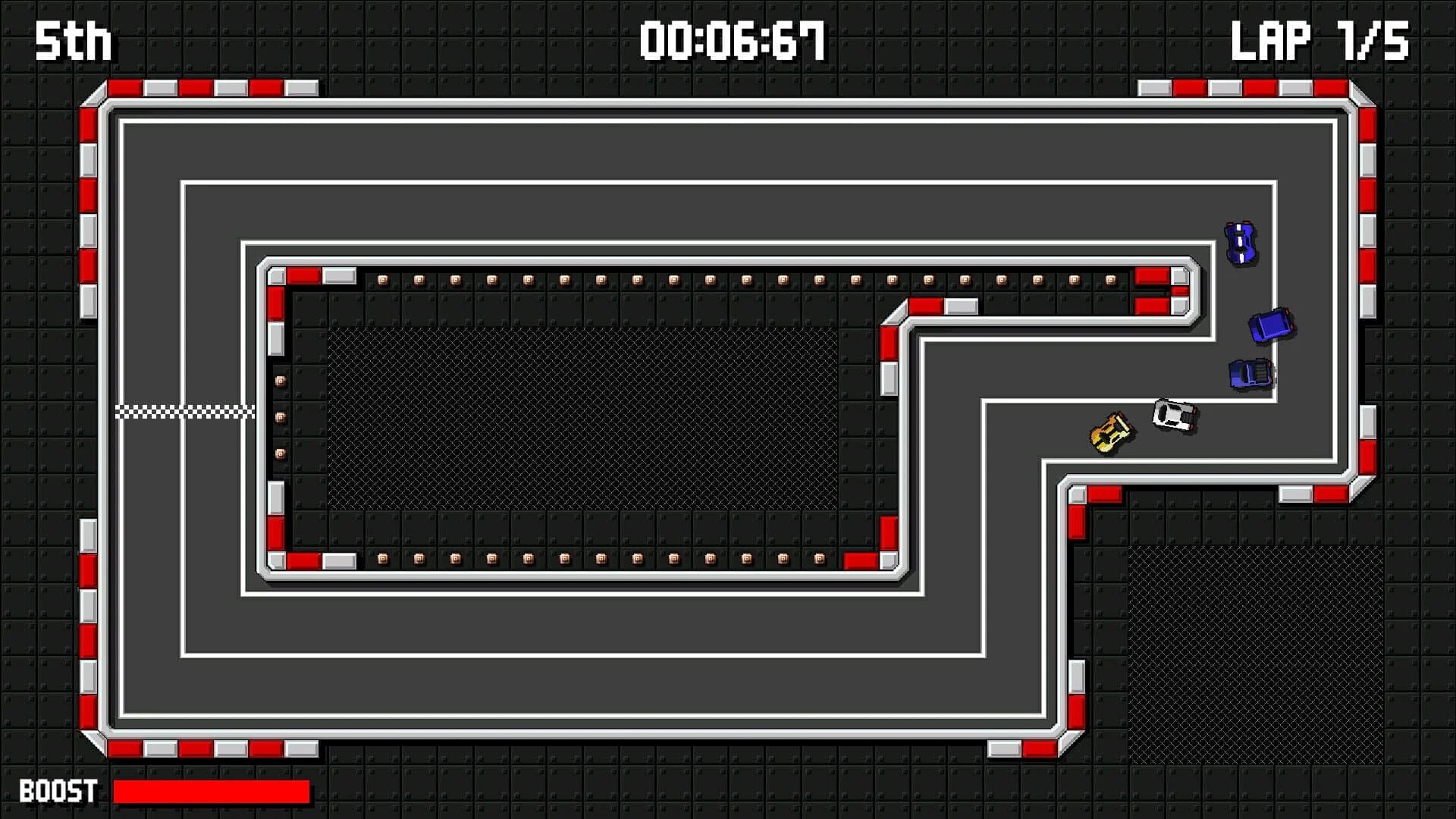
Task: Click the BOOST label text
Action: (x=57, y=792)
